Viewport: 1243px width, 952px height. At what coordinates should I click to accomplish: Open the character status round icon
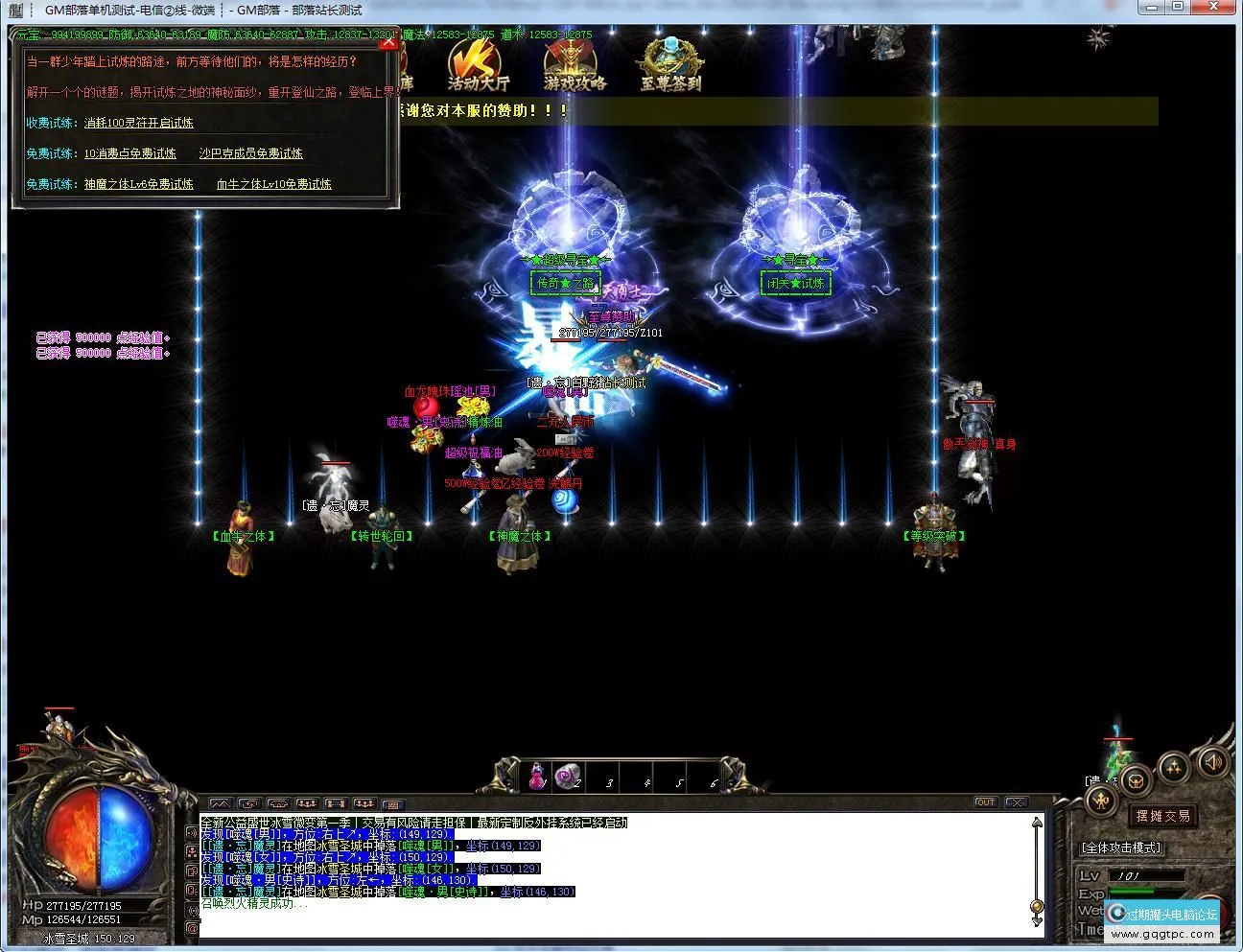(x=1102, y=800)
